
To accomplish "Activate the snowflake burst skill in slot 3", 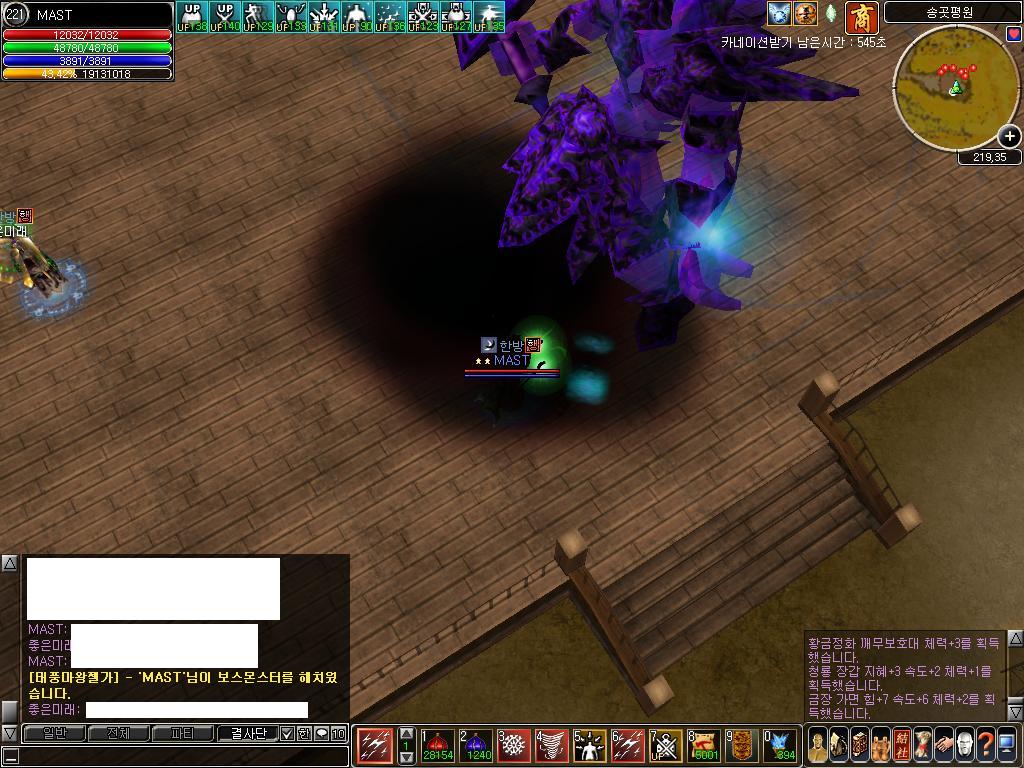I will click(x=514, y=746).
